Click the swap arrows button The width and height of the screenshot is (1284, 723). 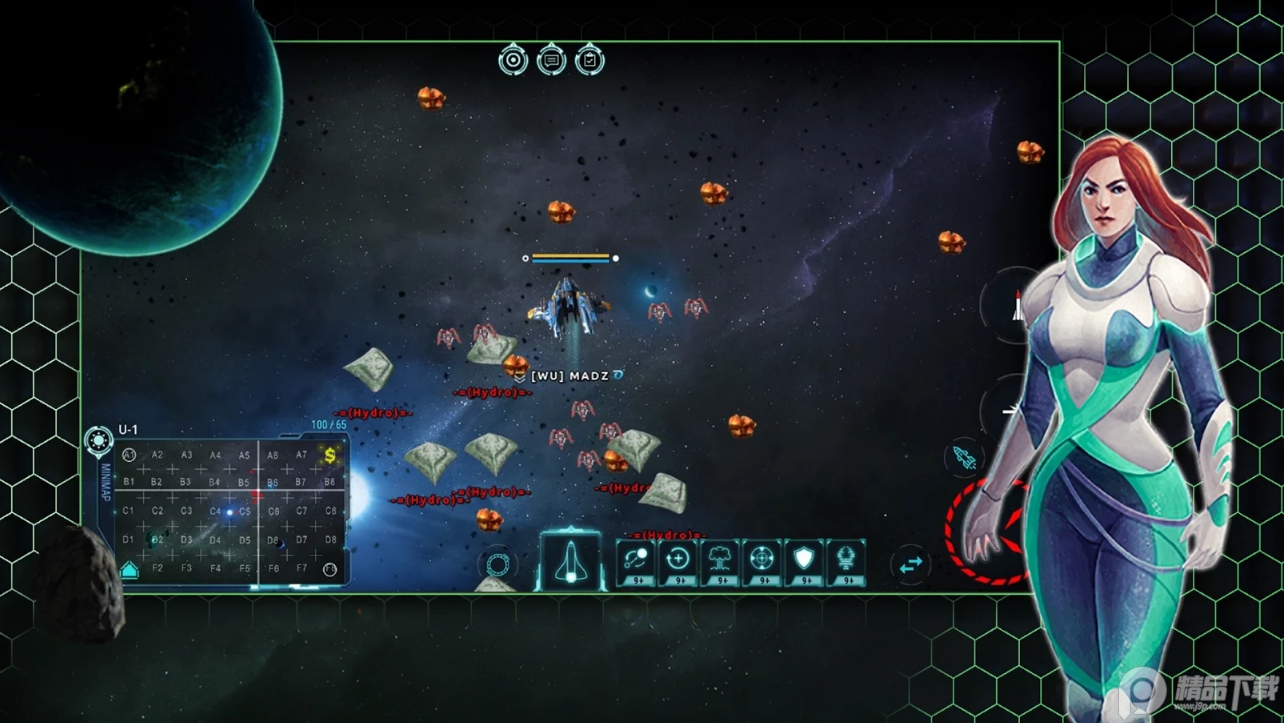tap(910, 565)
